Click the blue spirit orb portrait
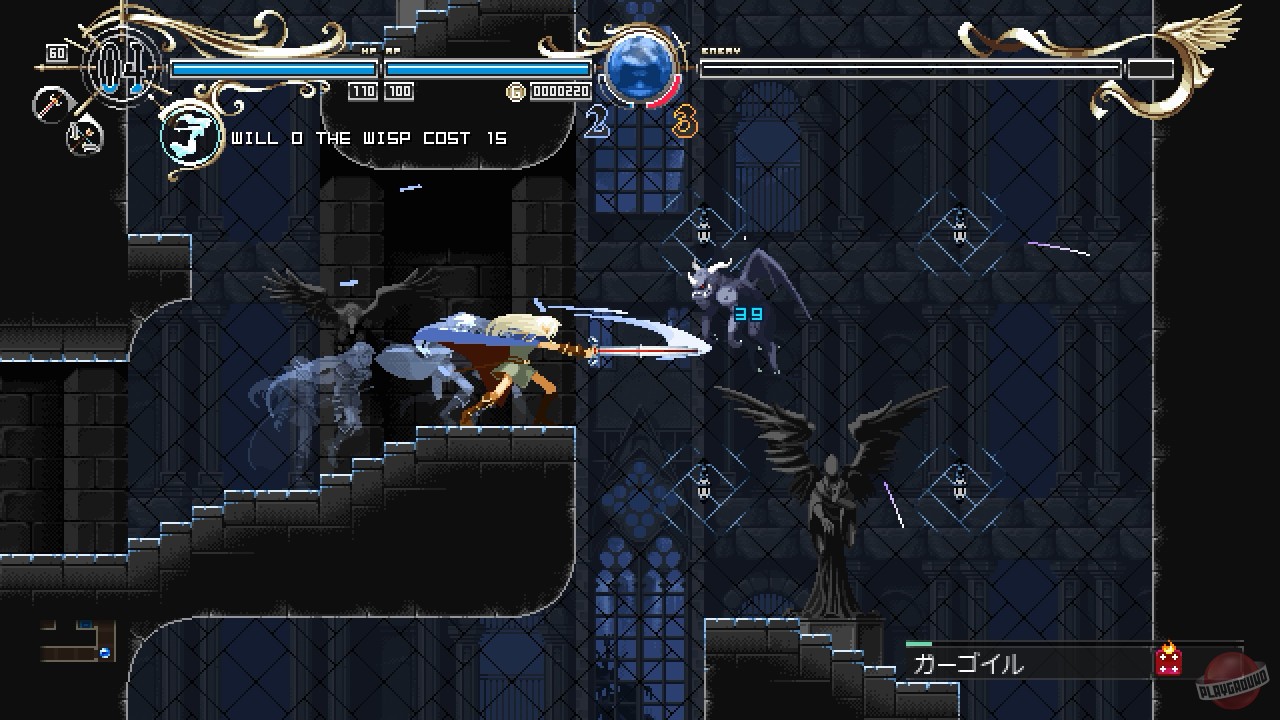Image resolution: width=1280 pixels, height=720 pixels. coord(640,68)
